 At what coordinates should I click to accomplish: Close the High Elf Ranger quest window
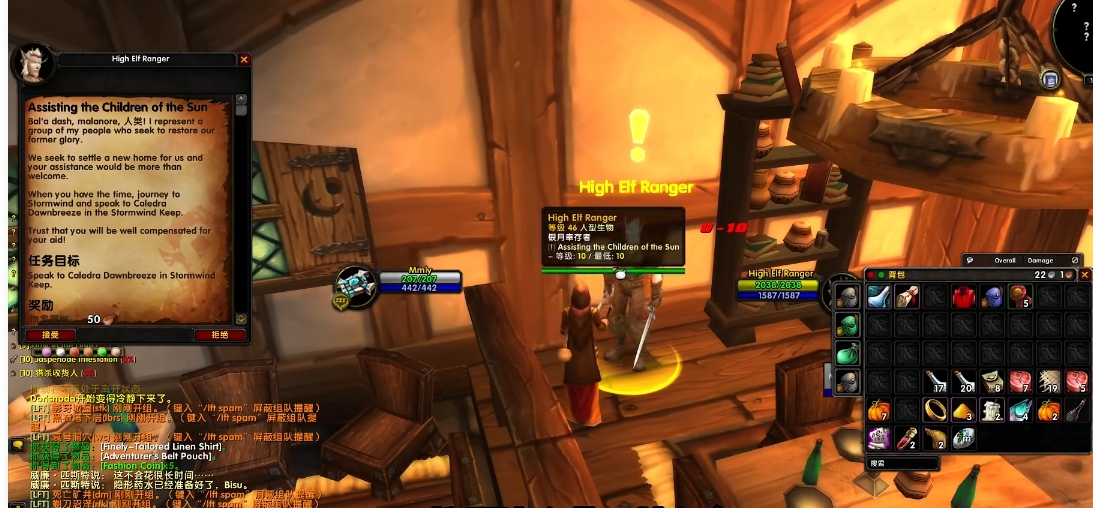[x=244, y=59]
